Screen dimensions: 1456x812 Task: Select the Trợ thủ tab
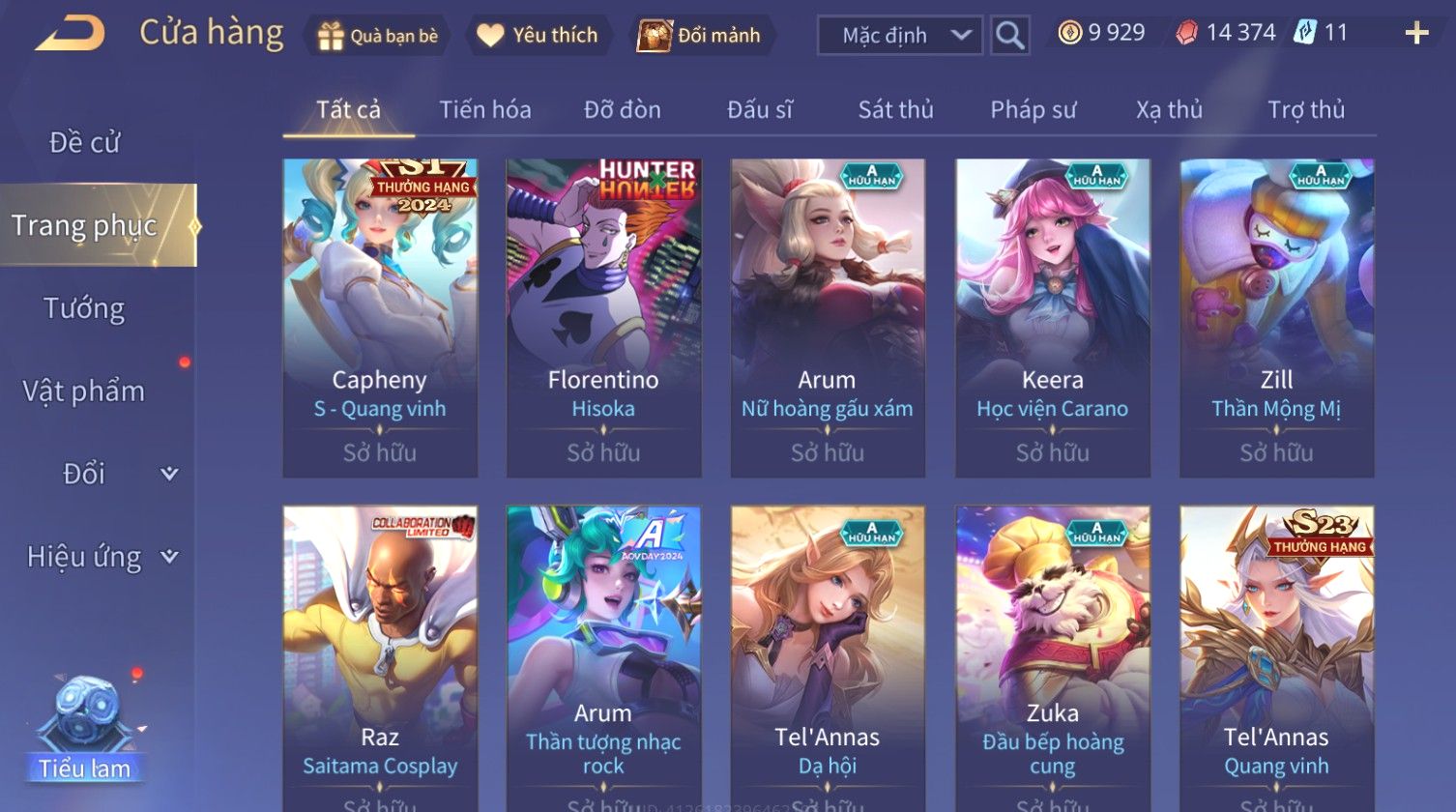(1306, 110)
